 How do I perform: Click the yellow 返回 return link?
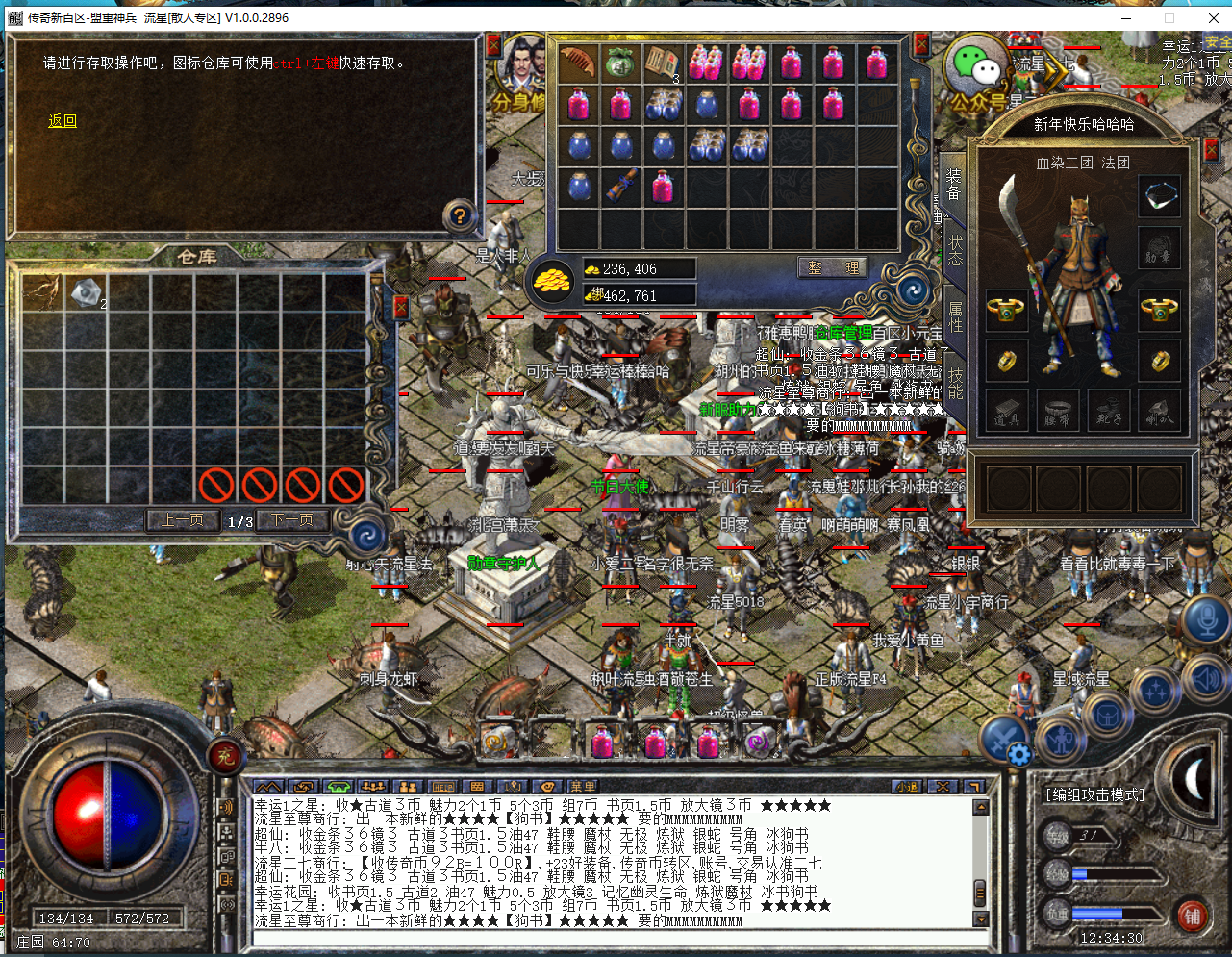pos(63,121)
